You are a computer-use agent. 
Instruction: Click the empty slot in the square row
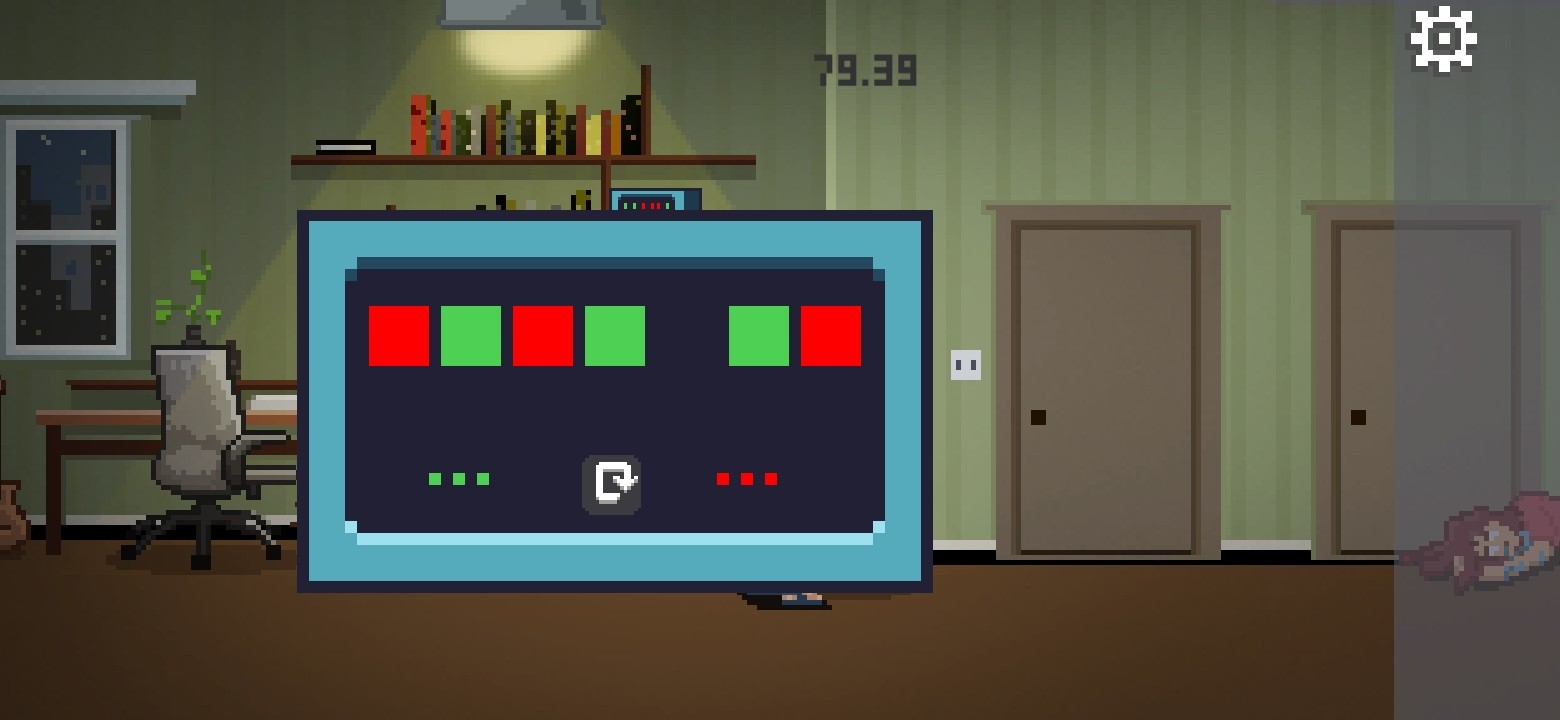pyautogui.click(x=688, y=336)
